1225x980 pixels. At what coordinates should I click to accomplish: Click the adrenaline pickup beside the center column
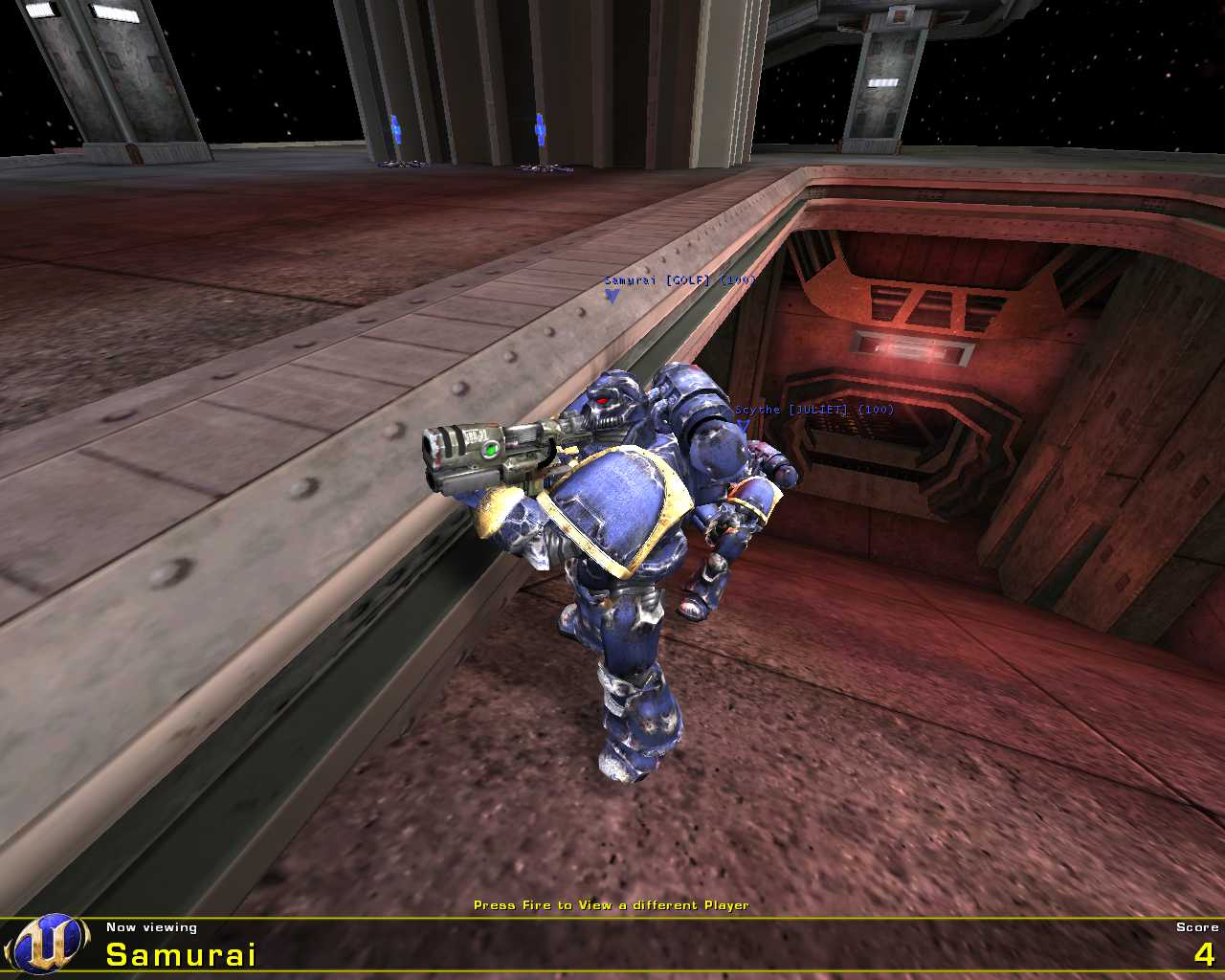point(541,131)
